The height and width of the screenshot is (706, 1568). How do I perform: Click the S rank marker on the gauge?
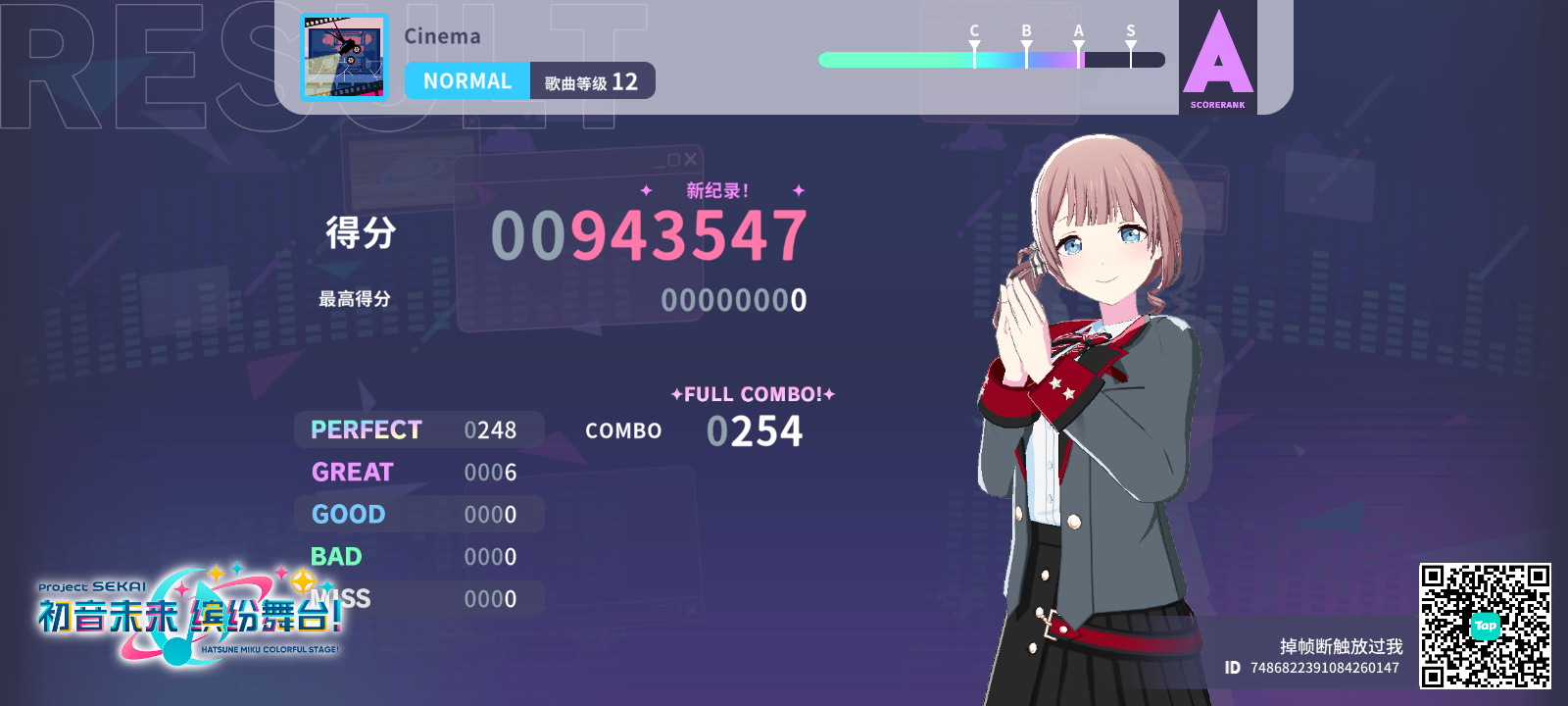pos(1130,41)
